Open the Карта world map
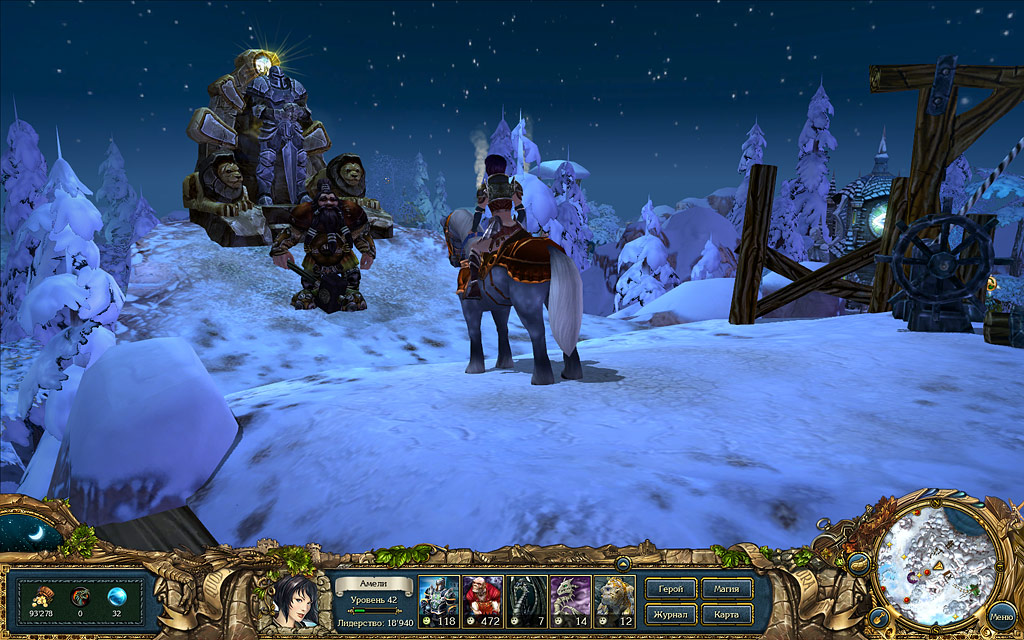Viewport: 1024px width, 640px height. point(727,613)
